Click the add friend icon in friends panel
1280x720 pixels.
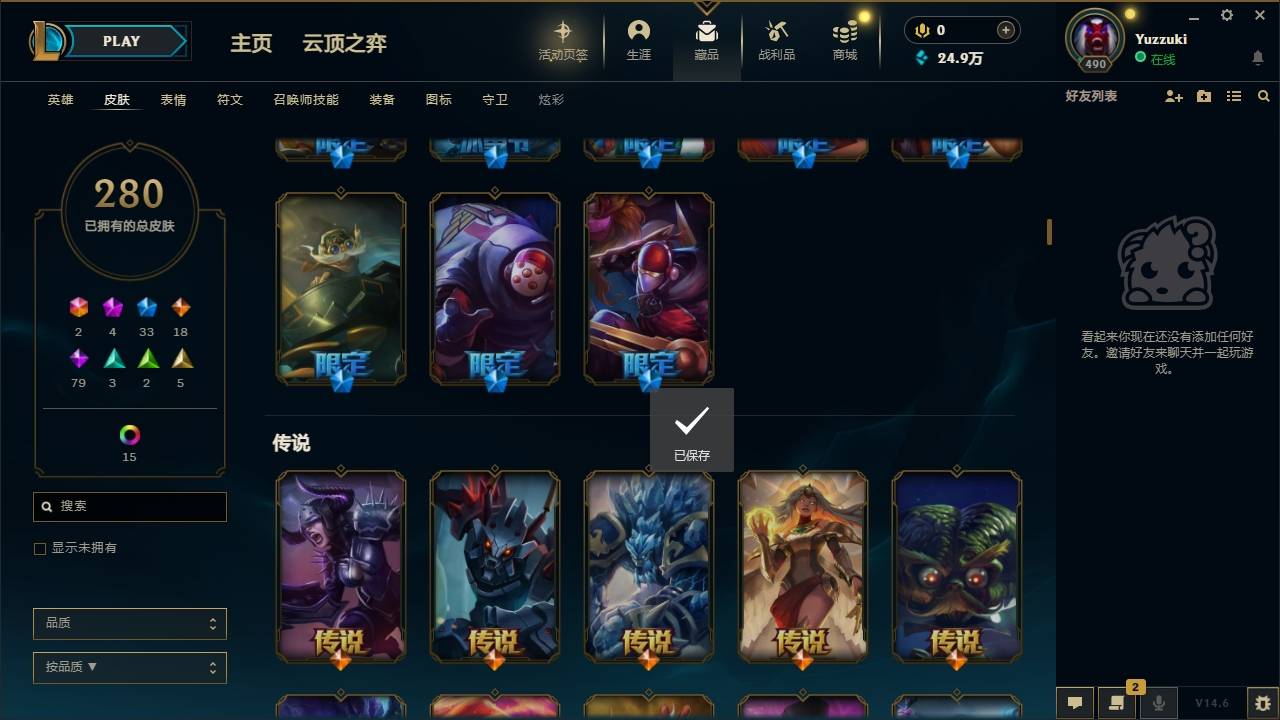1173,96
